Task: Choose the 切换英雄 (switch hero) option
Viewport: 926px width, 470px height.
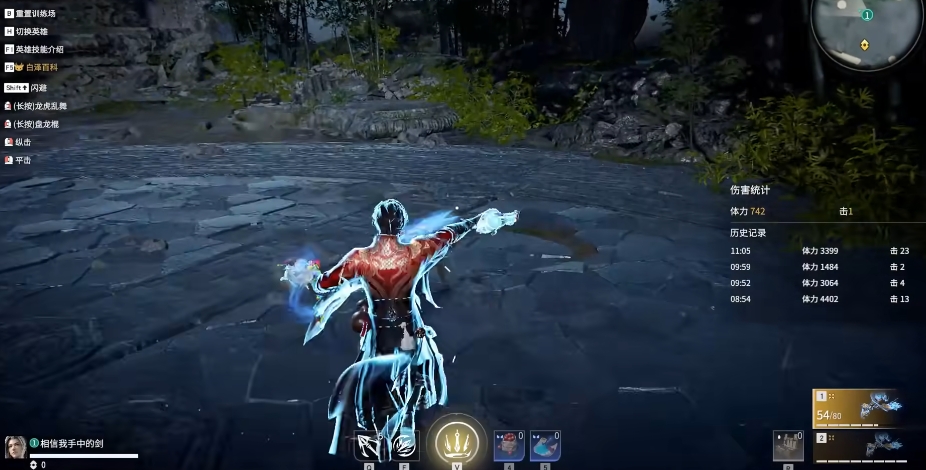Action: [32, 32]
